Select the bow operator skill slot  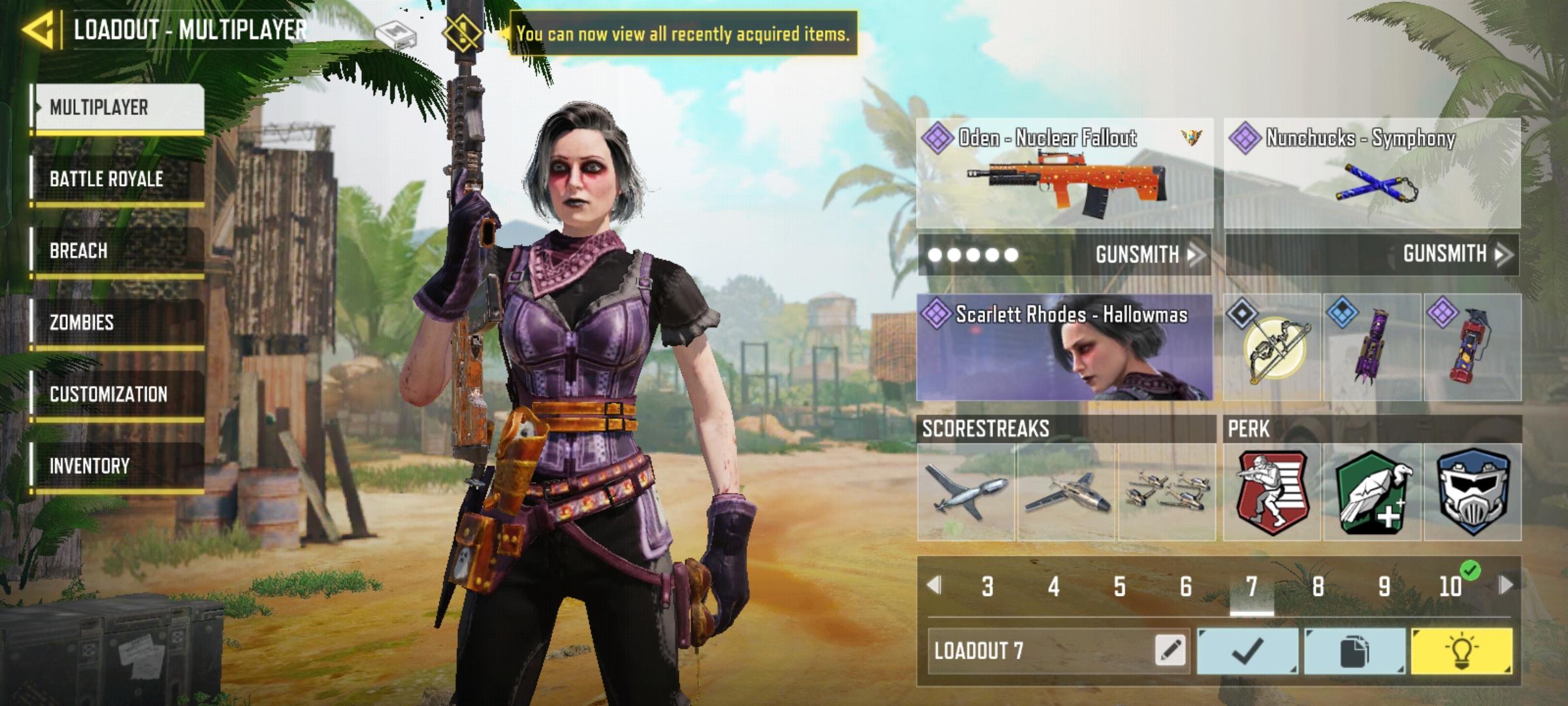[1273, 348]
